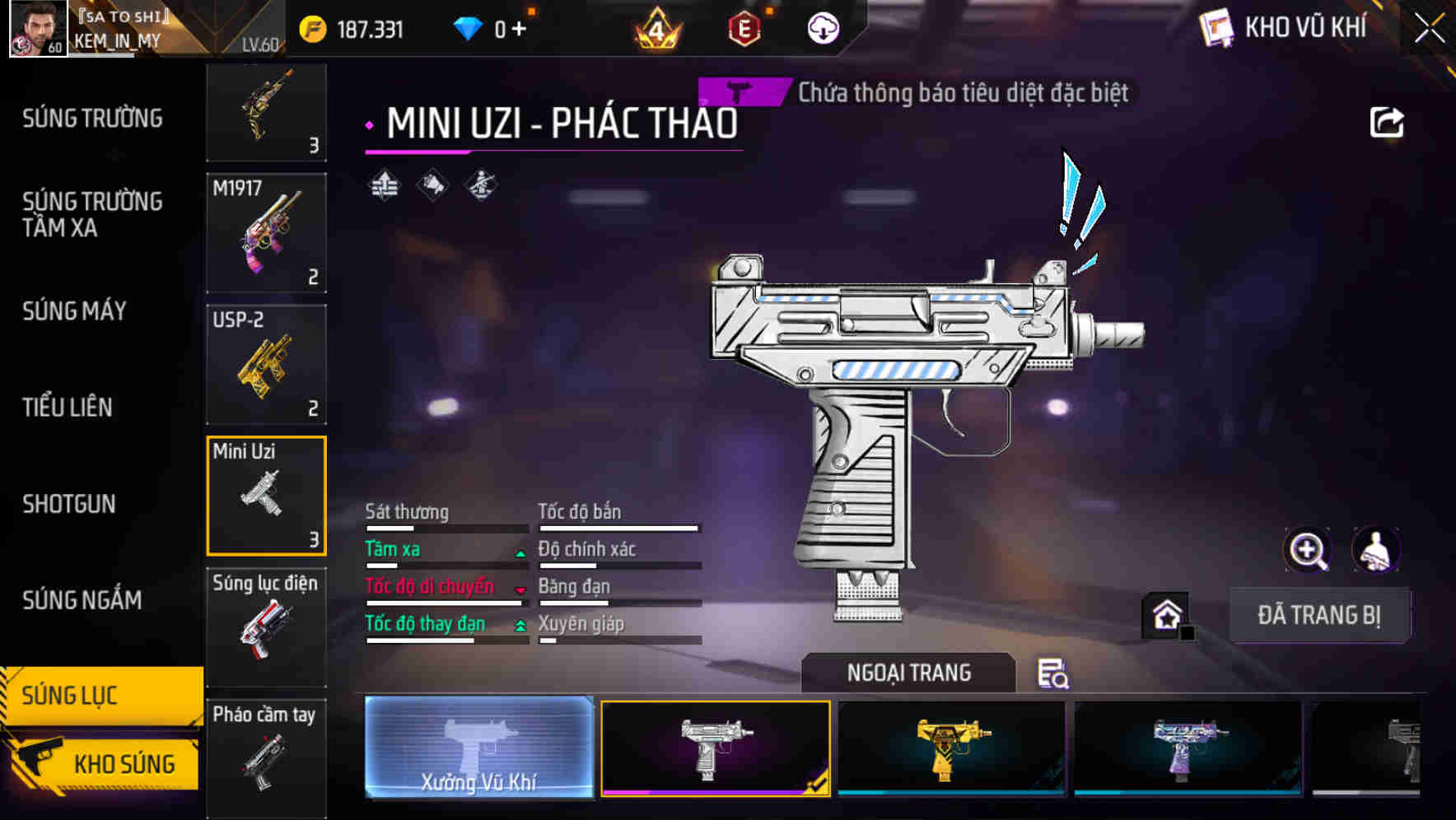
Task: Open the weapon upgrade icon below the title
Action: coord(382,184)
